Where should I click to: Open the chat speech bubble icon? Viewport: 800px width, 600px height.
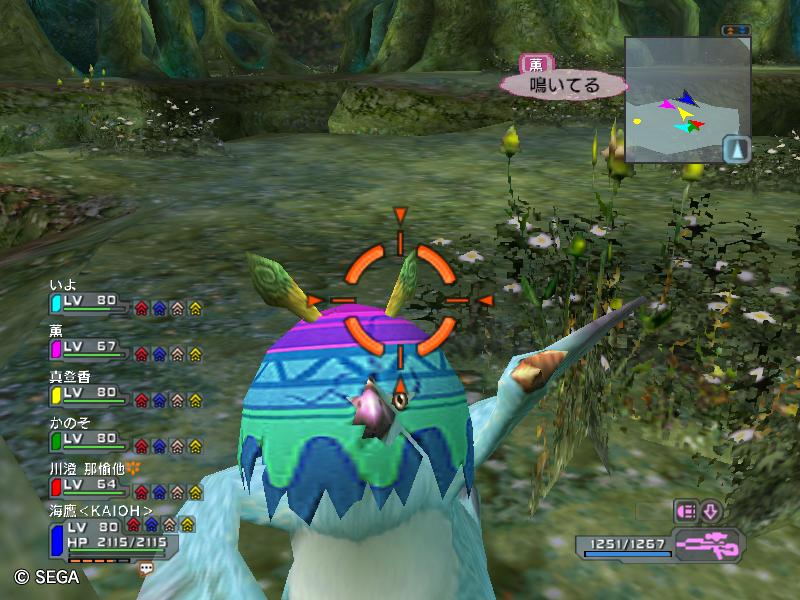(x=147, y=567)
